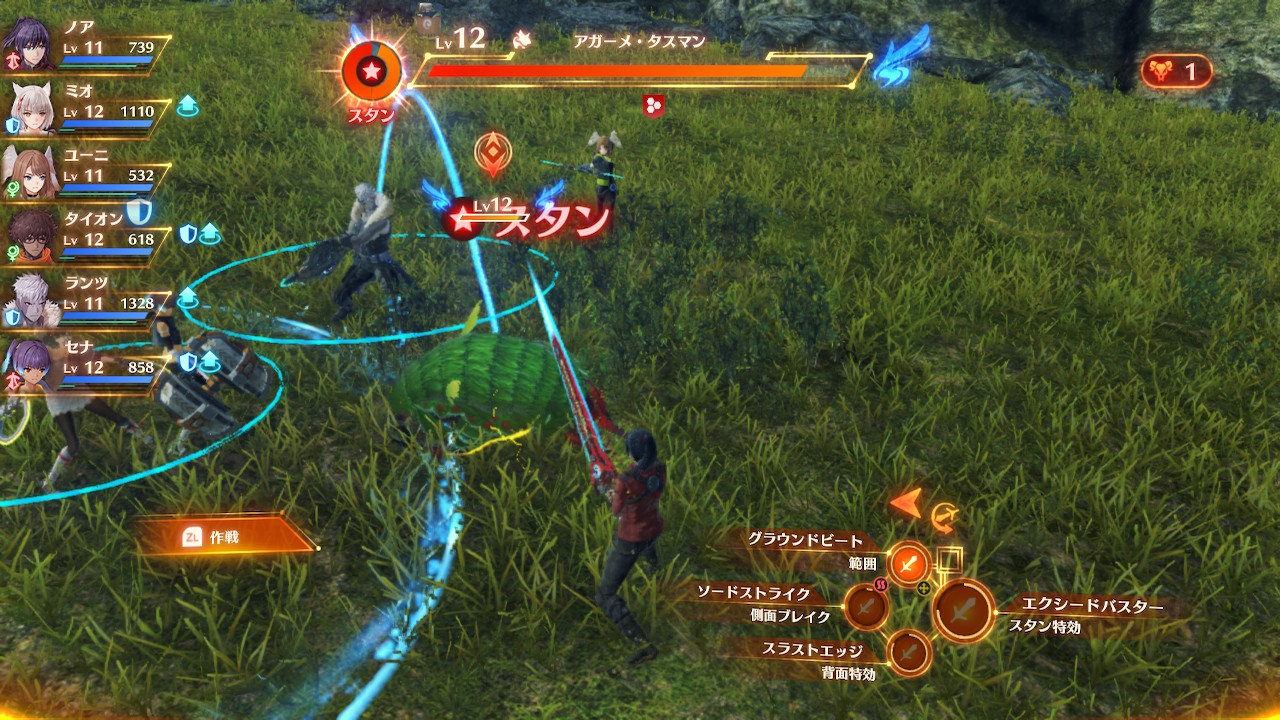Choose Eunie's (ユーニ) party portrait
The height and width of the screenshot is (720, 1280).
coord(28,172)
